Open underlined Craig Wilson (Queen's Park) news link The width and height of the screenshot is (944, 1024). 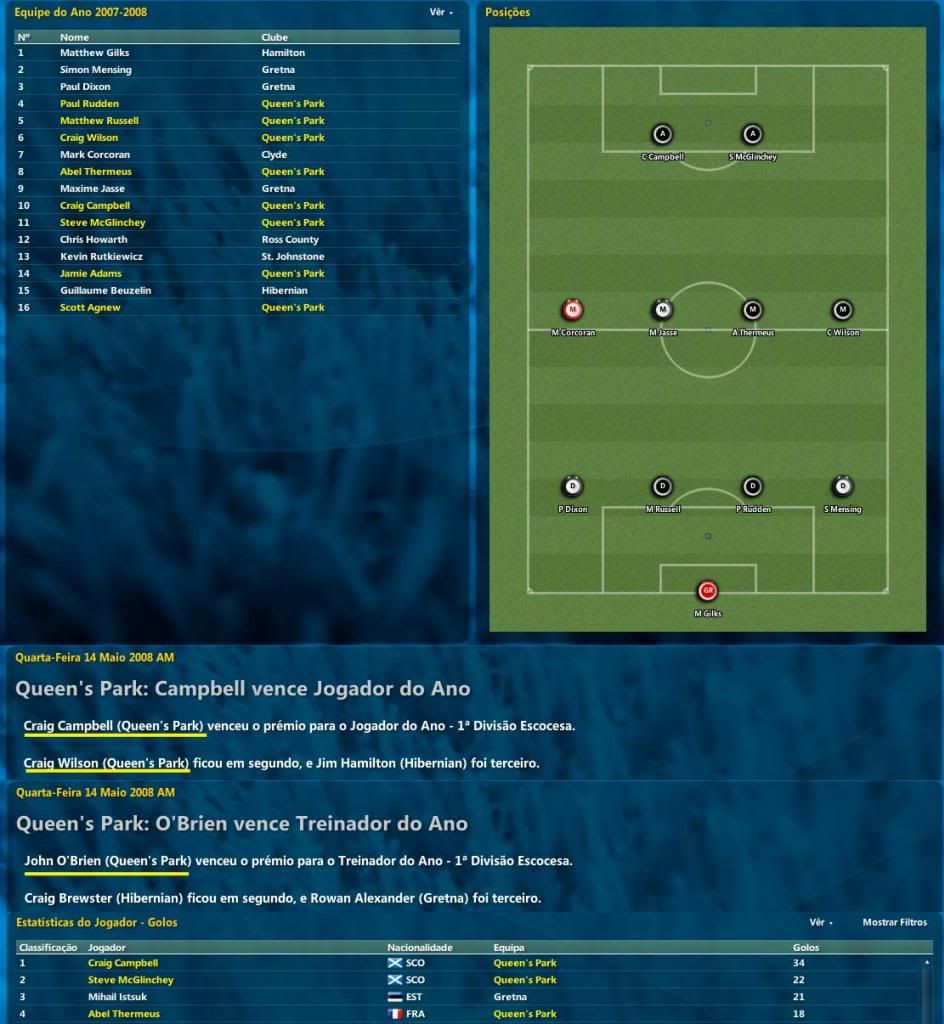click(x=106, y=764)
